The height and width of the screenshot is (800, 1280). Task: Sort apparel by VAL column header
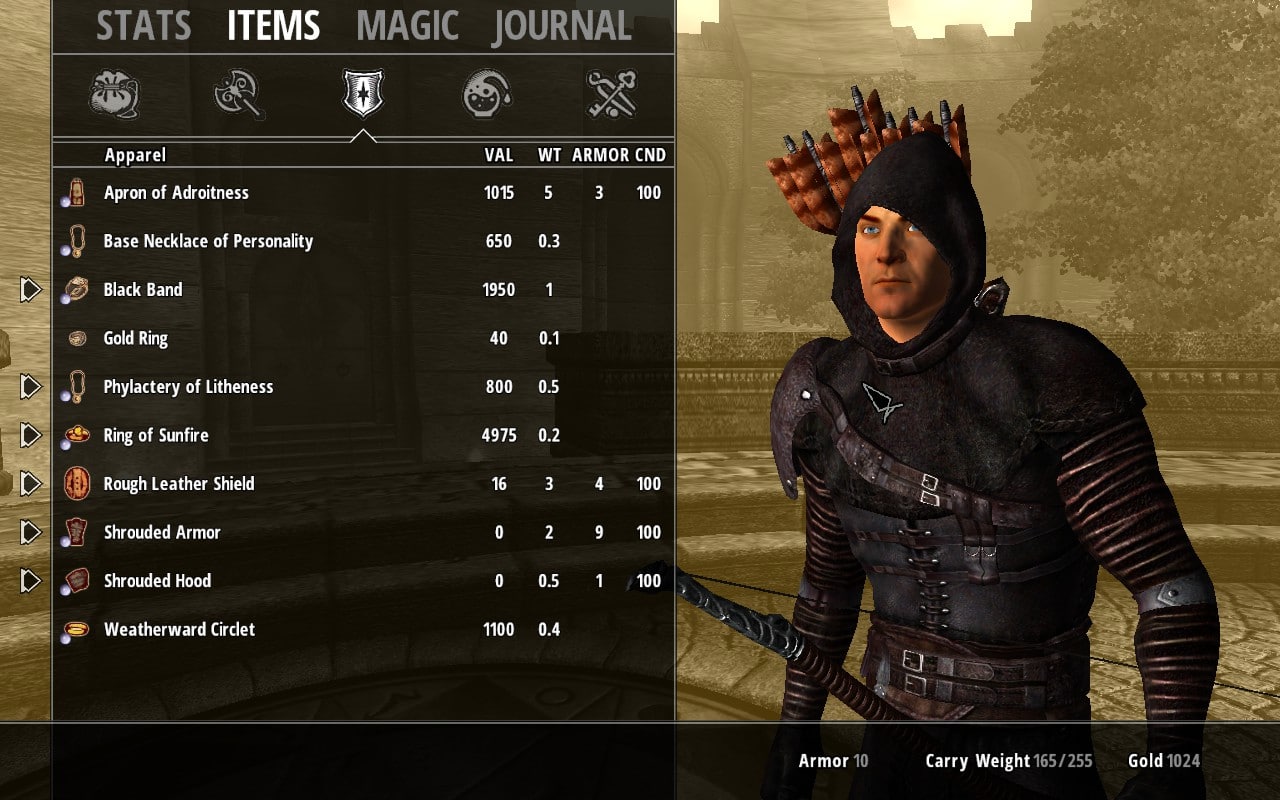coord(498,155)
